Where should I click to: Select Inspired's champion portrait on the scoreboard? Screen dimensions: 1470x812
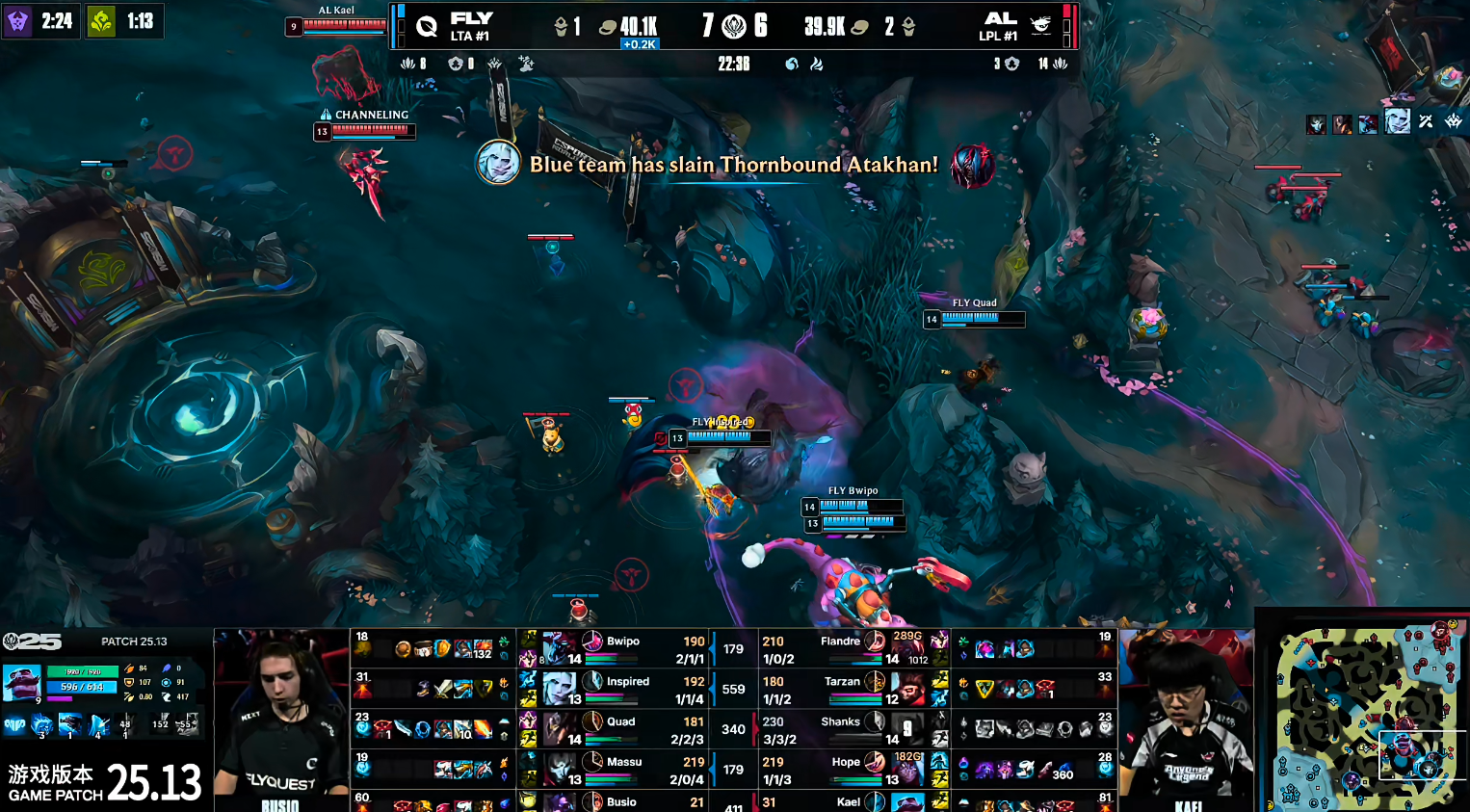tap(560, 689)
